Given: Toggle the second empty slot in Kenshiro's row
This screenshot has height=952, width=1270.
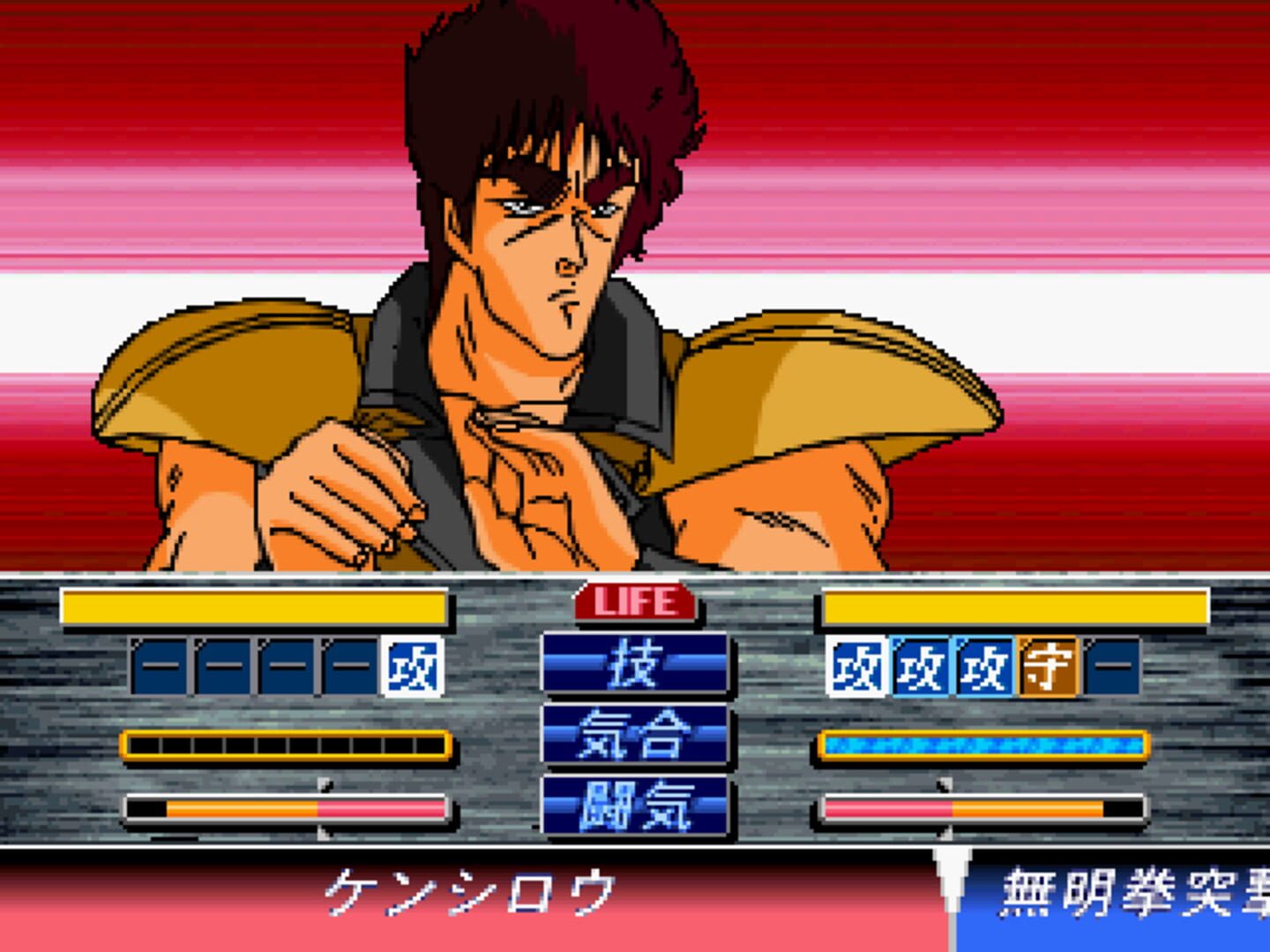Looking at the screenshot, I should click(223, 666).
